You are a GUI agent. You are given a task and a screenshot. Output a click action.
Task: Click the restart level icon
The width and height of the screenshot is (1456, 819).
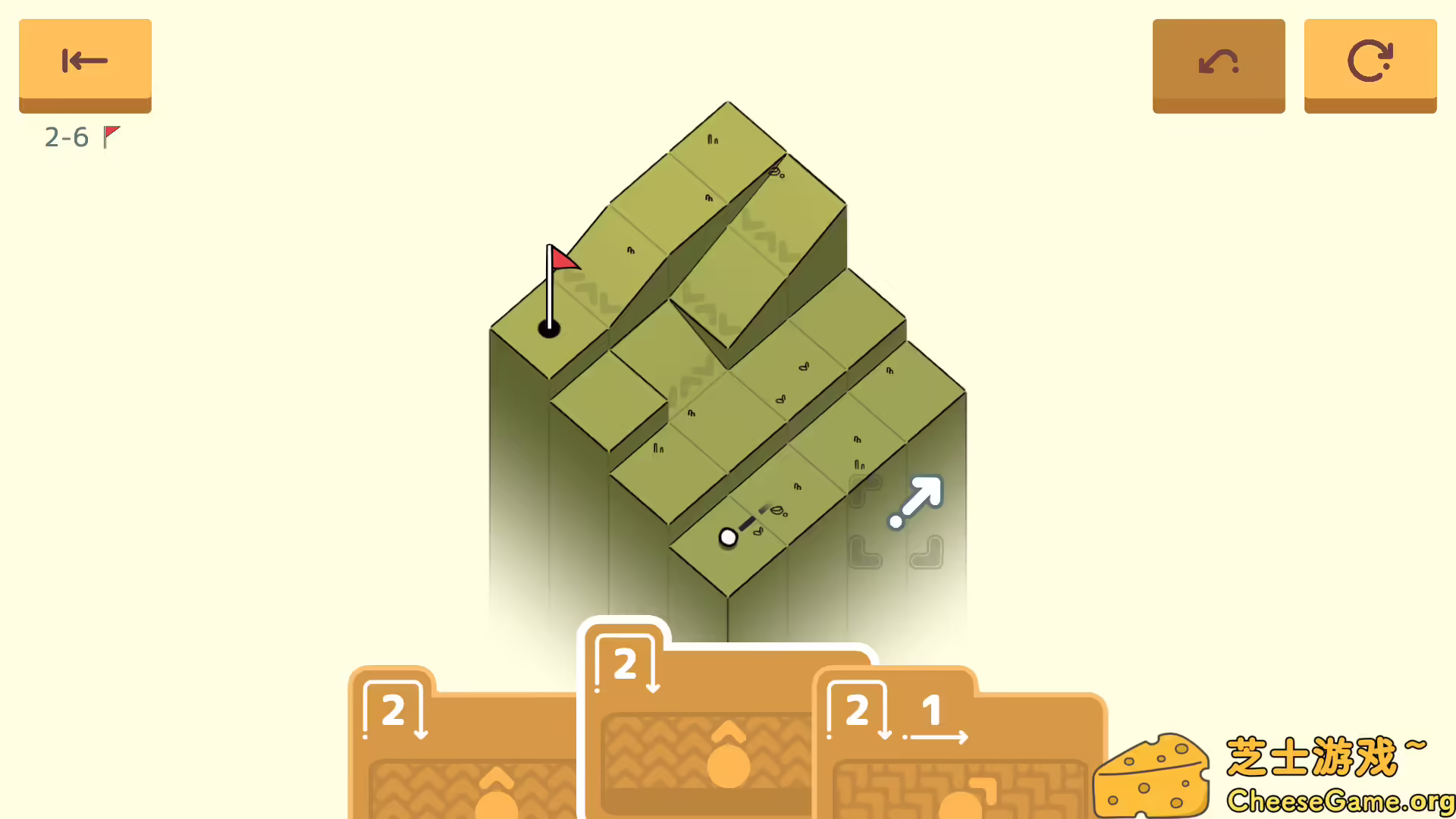click(1370, 61)
